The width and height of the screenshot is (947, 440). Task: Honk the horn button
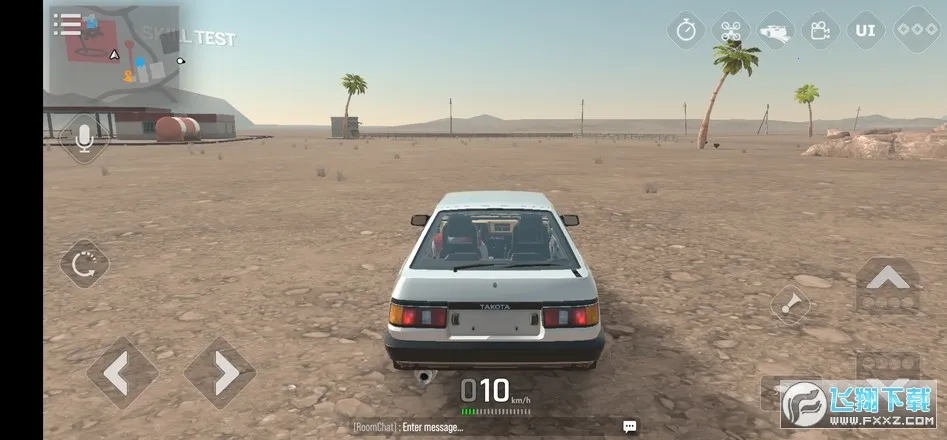(x=792, y=304)
